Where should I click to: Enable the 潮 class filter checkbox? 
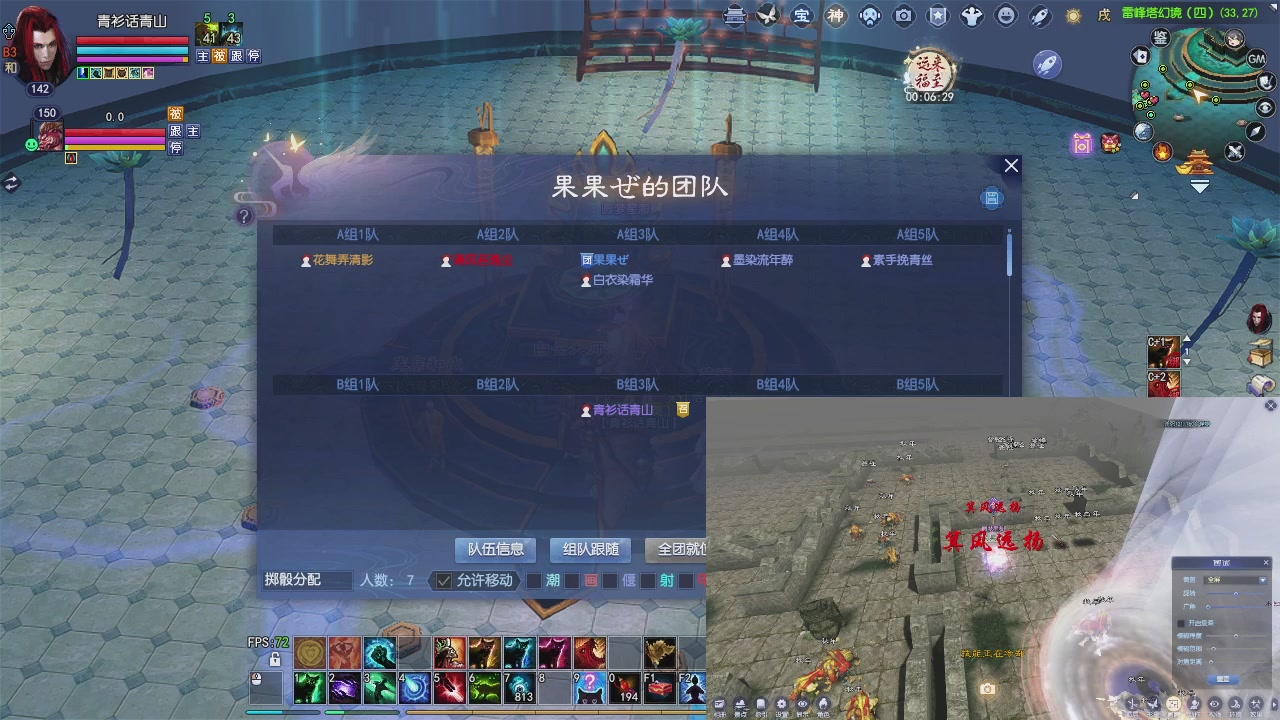(x=533, y=580)
